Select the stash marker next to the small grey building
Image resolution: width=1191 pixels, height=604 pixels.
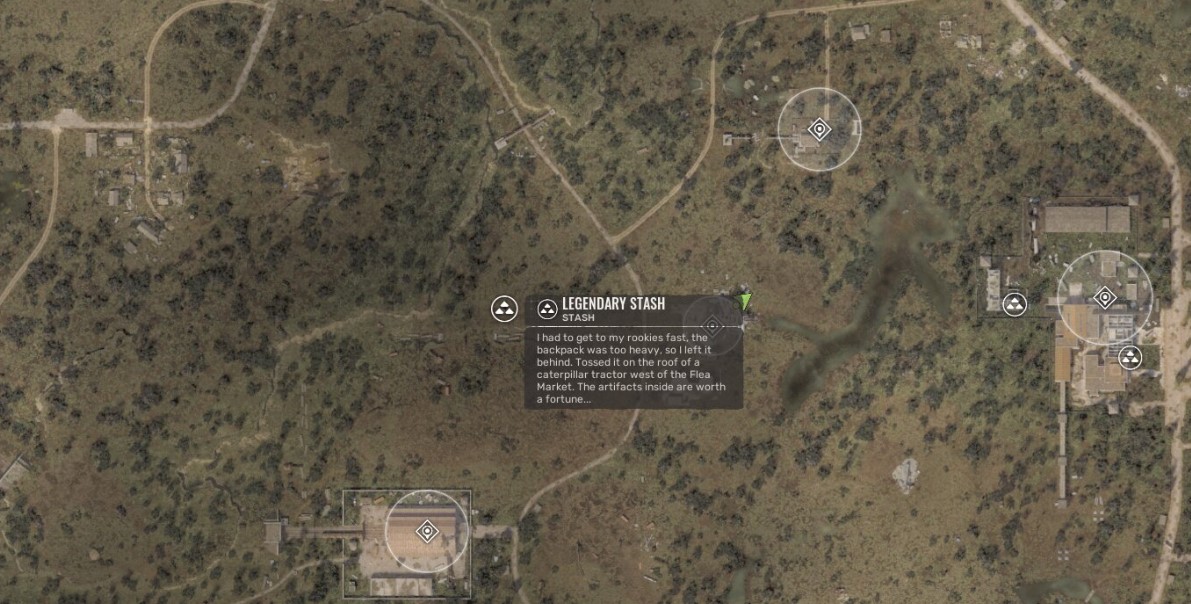(1015, 304)
